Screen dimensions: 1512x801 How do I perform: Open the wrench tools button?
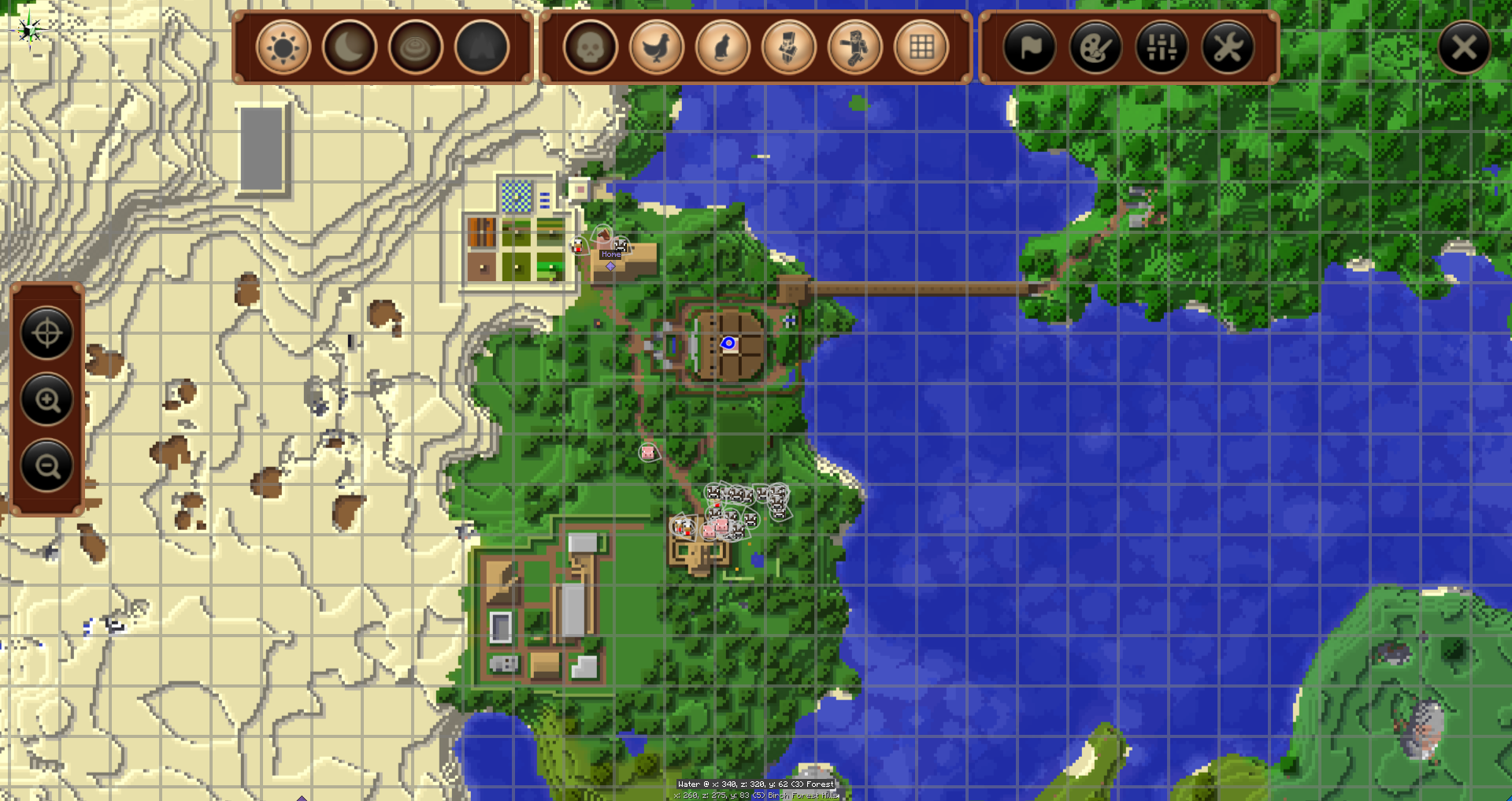1228,48
